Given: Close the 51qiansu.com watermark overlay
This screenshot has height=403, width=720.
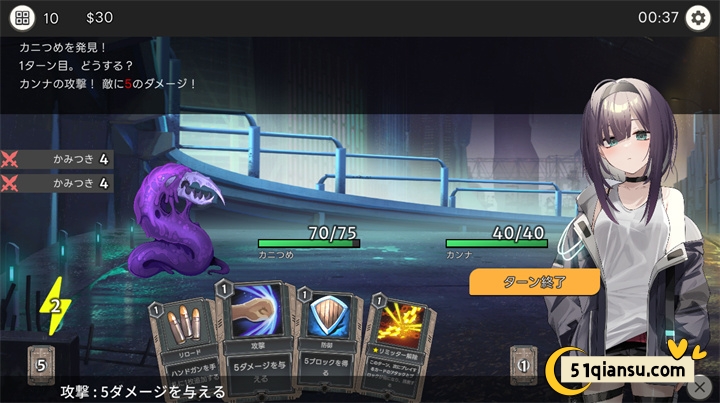Looking at the screenshot, I should 702,385.
